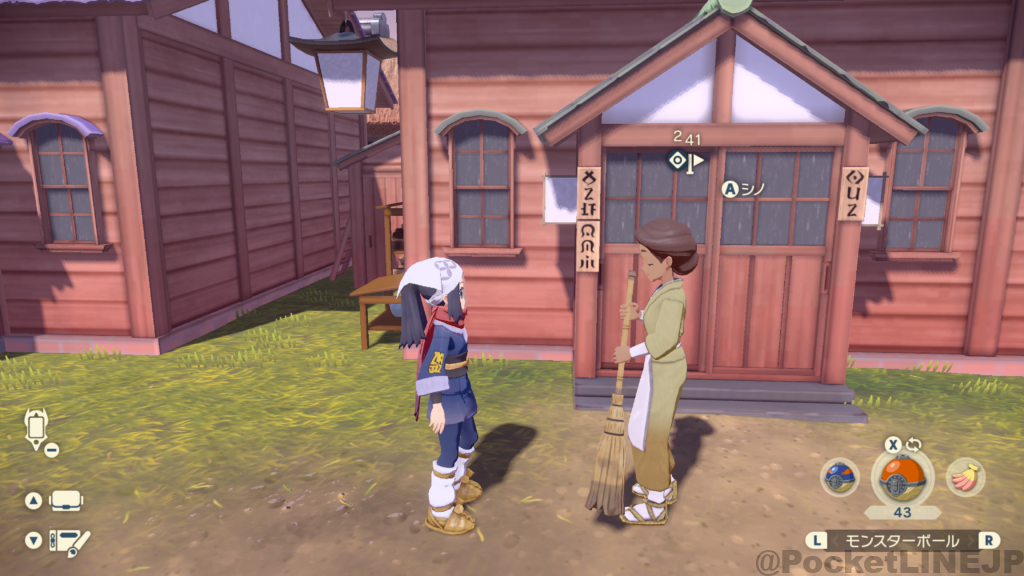The height and width of the screenshot is (576, 1024).
Task: Click the モンスターボール item name bar
Action: point(902,540)
